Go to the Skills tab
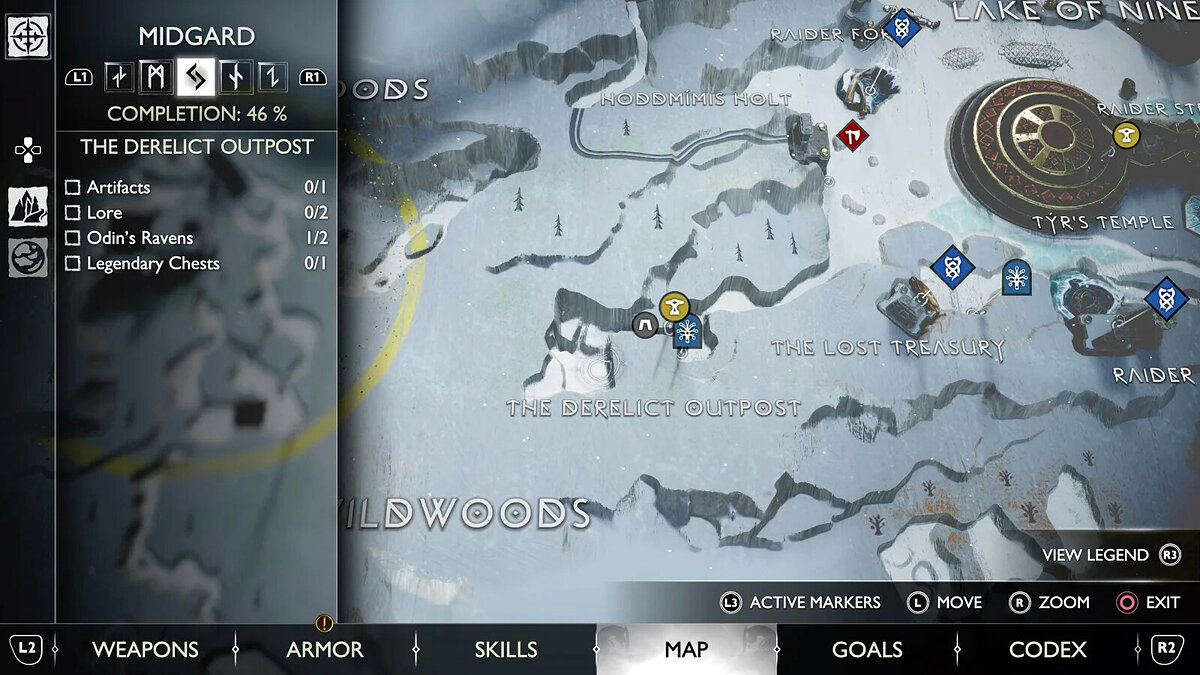 [506, 649]
